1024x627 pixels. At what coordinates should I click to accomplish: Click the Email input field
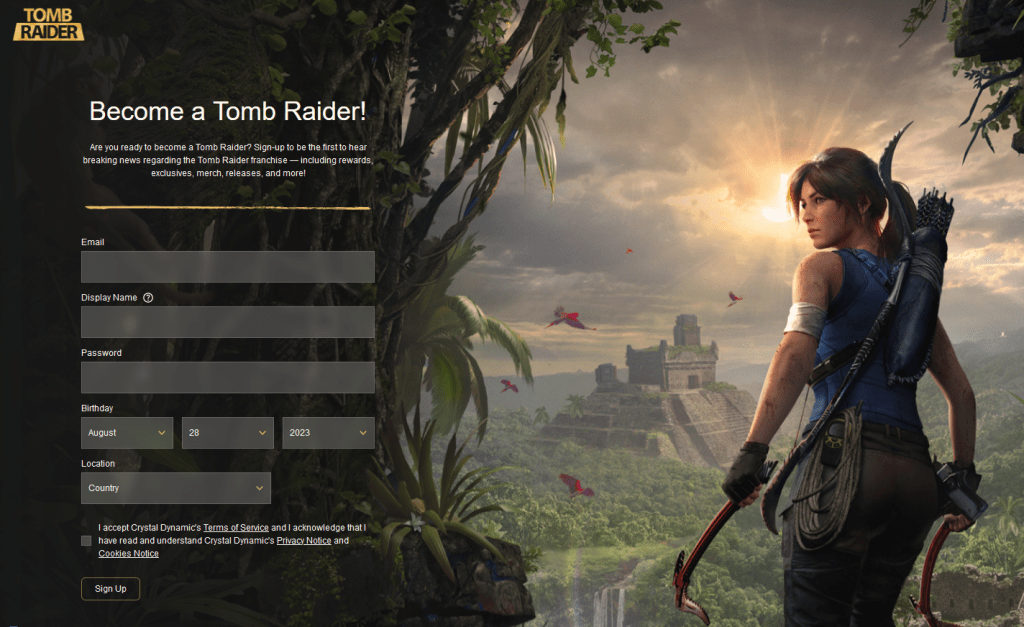[227, 267]
